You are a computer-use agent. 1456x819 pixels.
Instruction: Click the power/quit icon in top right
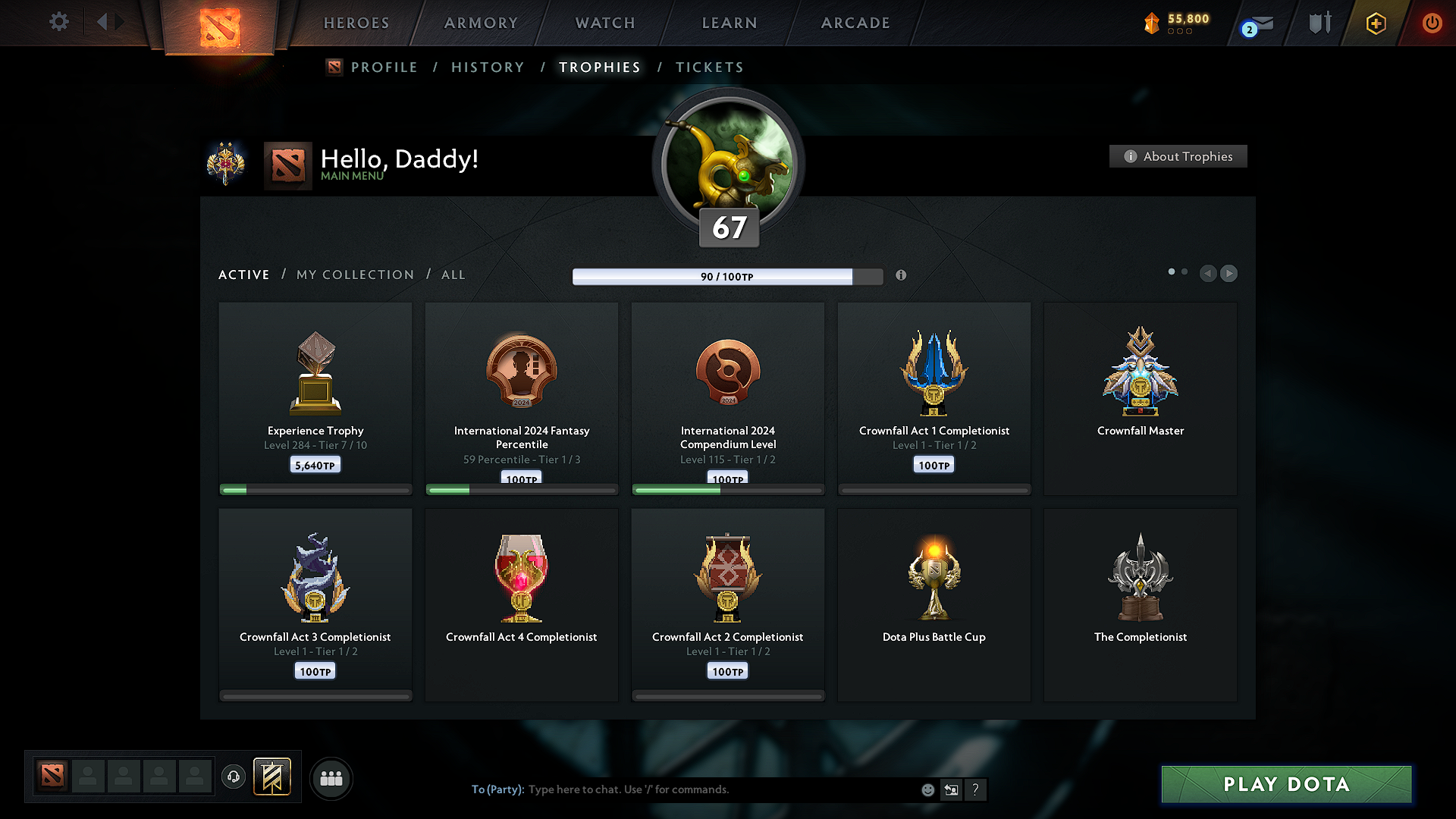pyautogui.click(x=1432, y=24)
